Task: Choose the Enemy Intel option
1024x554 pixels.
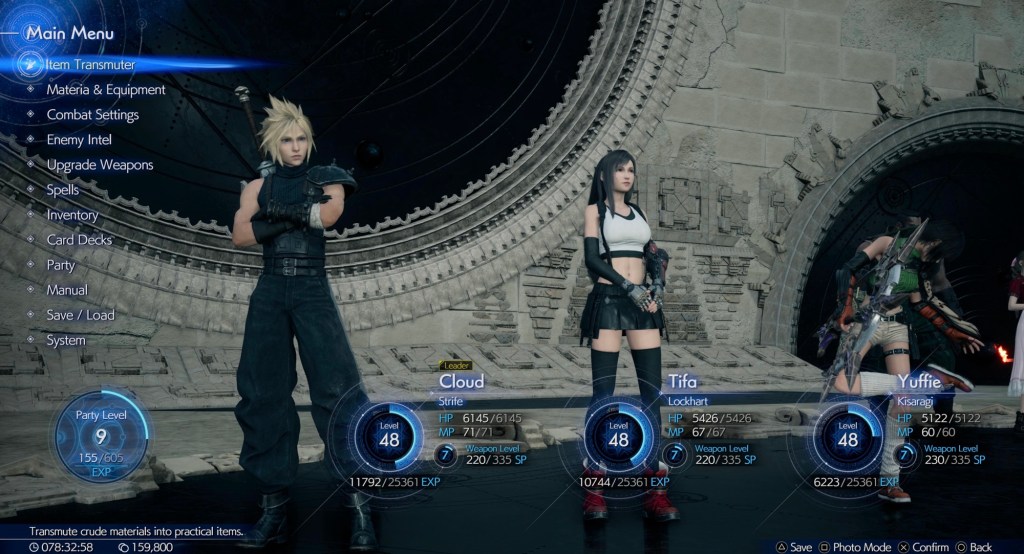Action: (x=79, y=140)
